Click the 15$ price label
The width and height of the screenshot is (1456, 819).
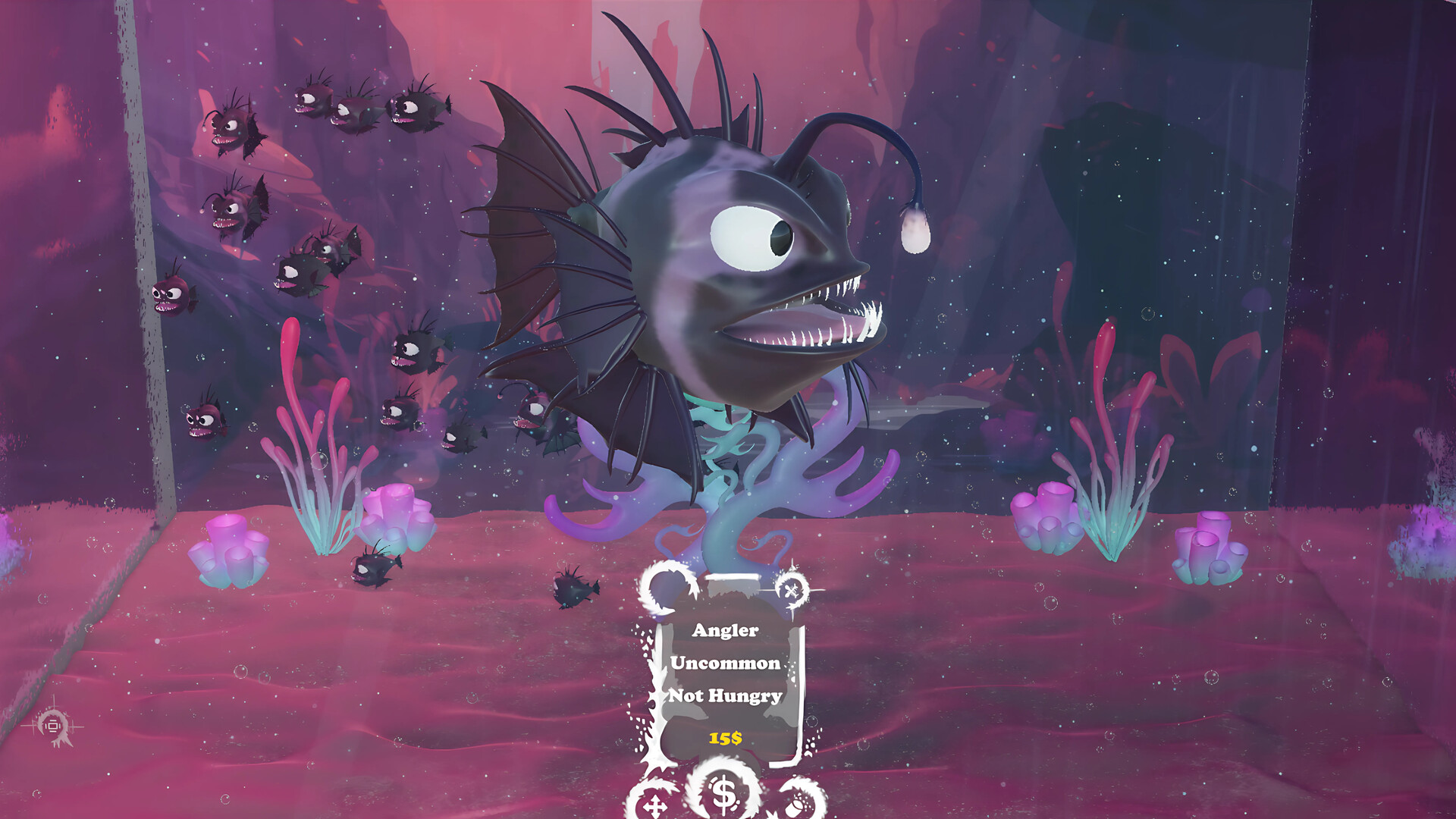pyautogui.click(x=725, y=736)
